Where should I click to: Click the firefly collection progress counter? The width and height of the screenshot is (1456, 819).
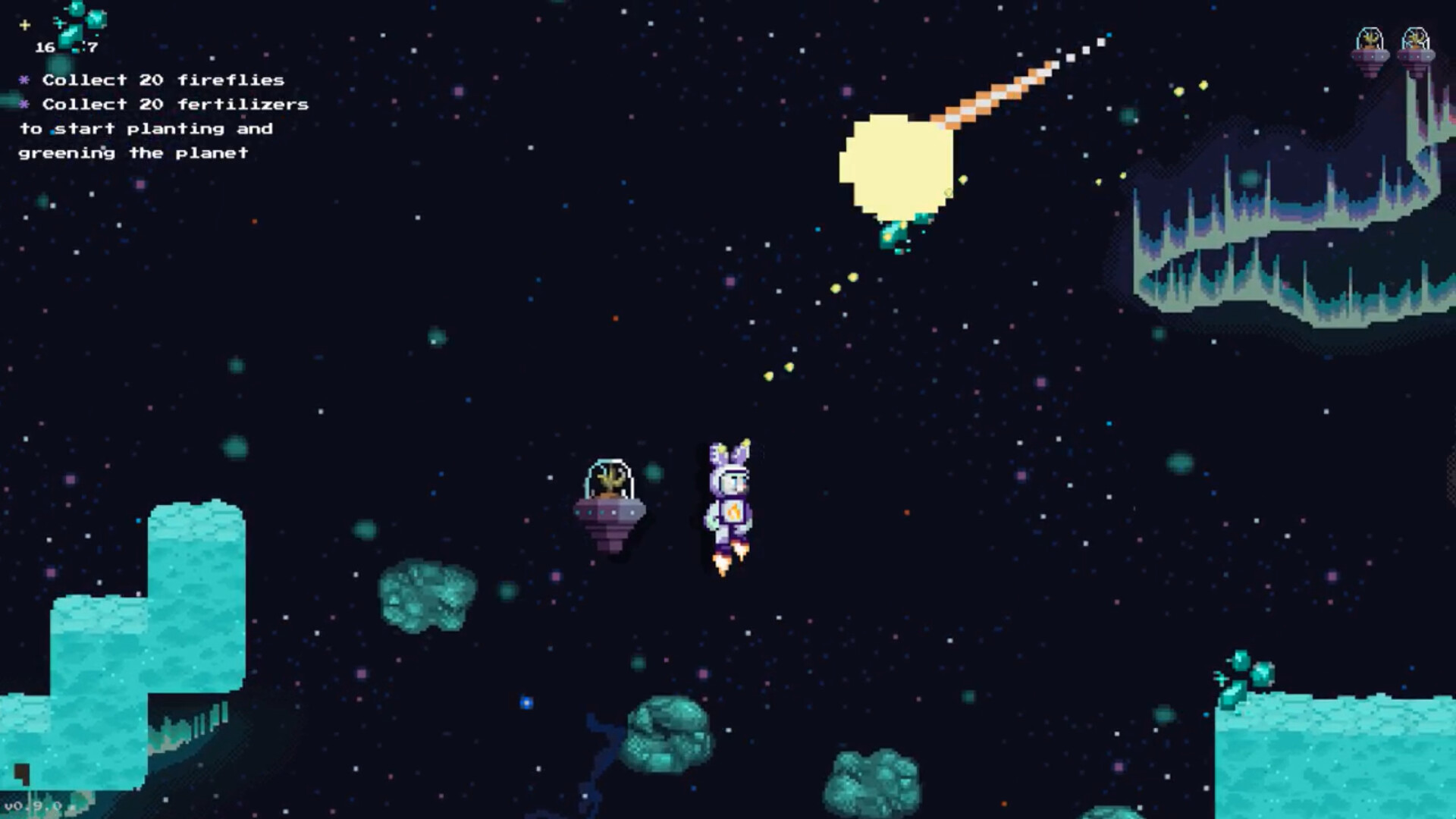click(93, 48)
